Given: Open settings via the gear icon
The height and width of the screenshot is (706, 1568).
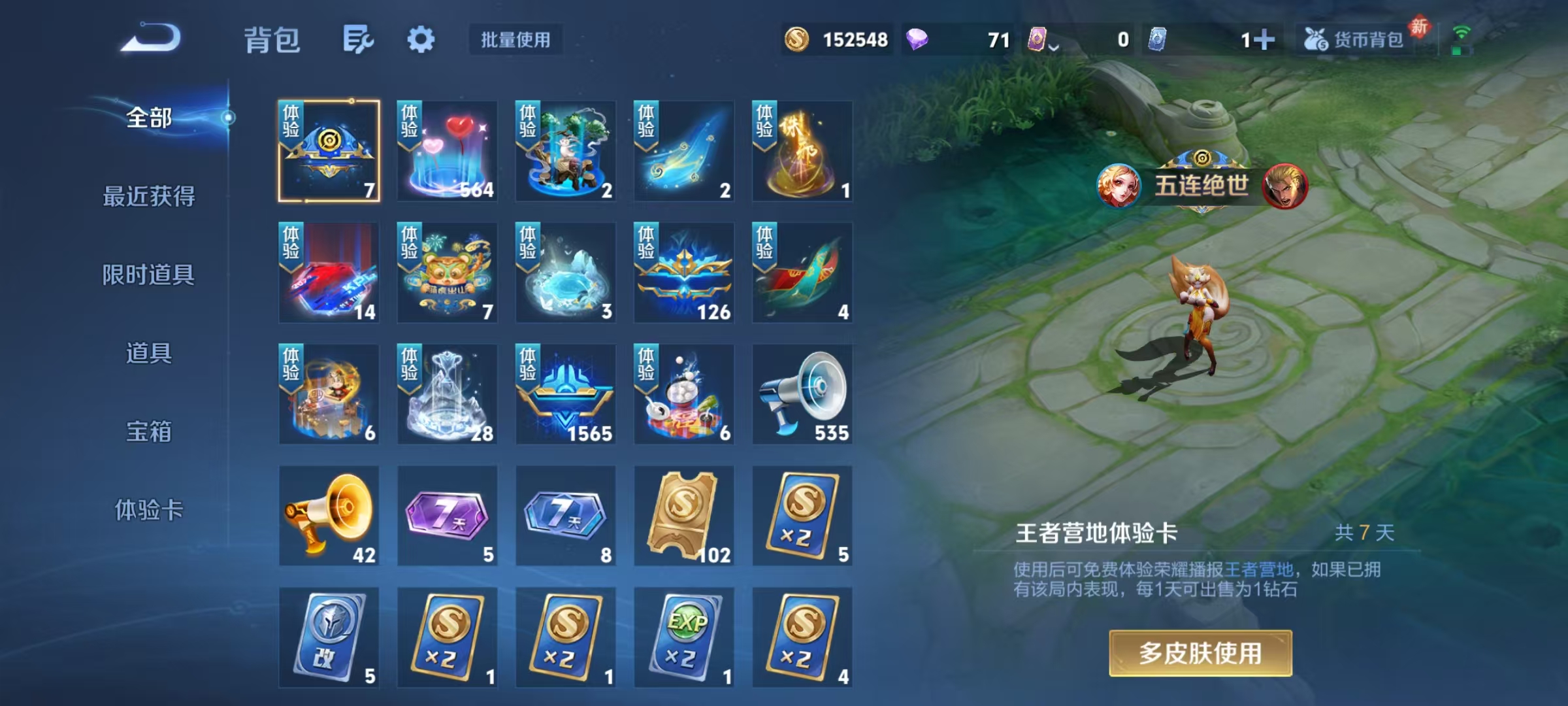Looking at the screenshot, I should pyautogui.click(x=421, y=39).
